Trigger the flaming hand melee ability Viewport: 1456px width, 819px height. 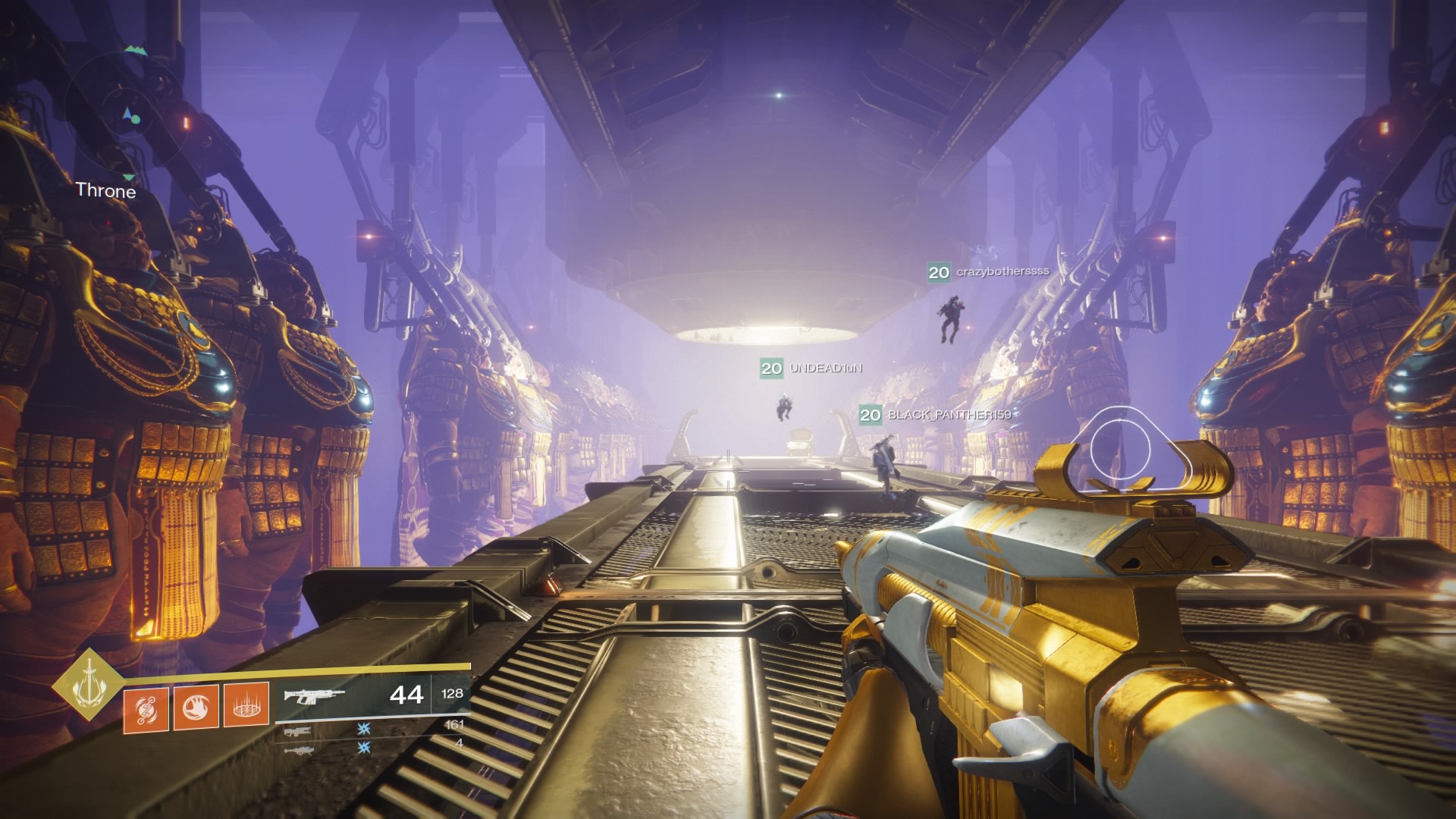196,708
